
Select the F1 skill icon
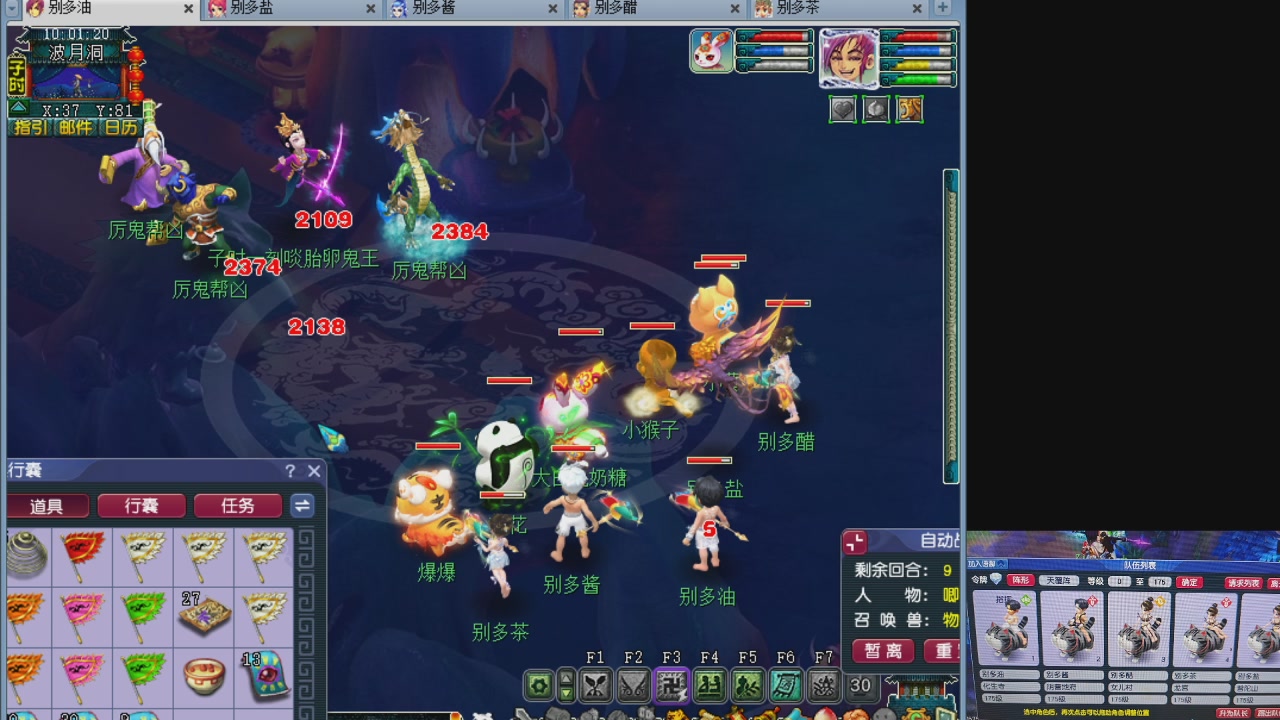point(596,686)
